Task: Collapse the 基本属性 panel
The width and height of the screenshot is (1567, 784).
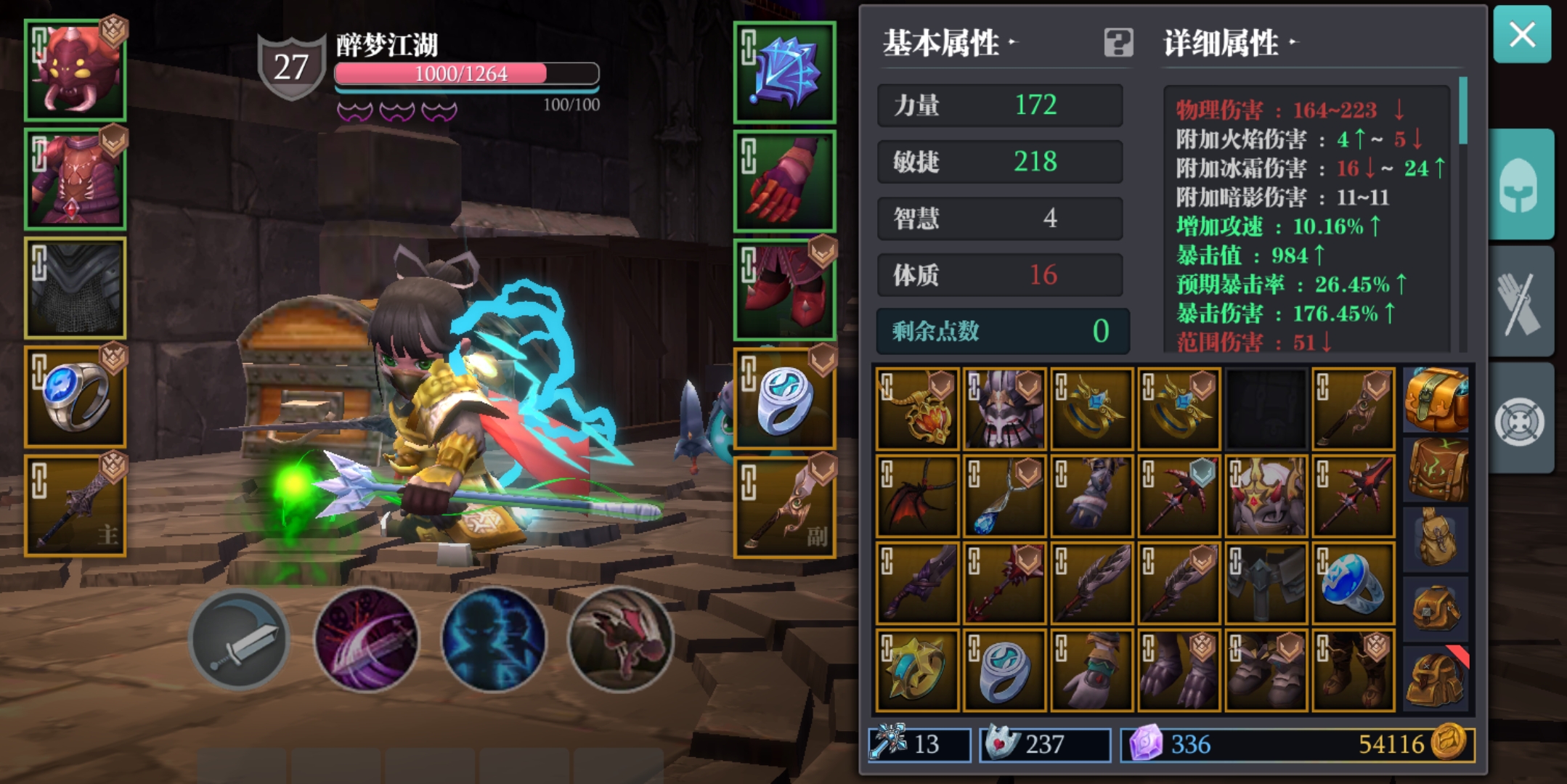Action: click(x=945, y=44)
